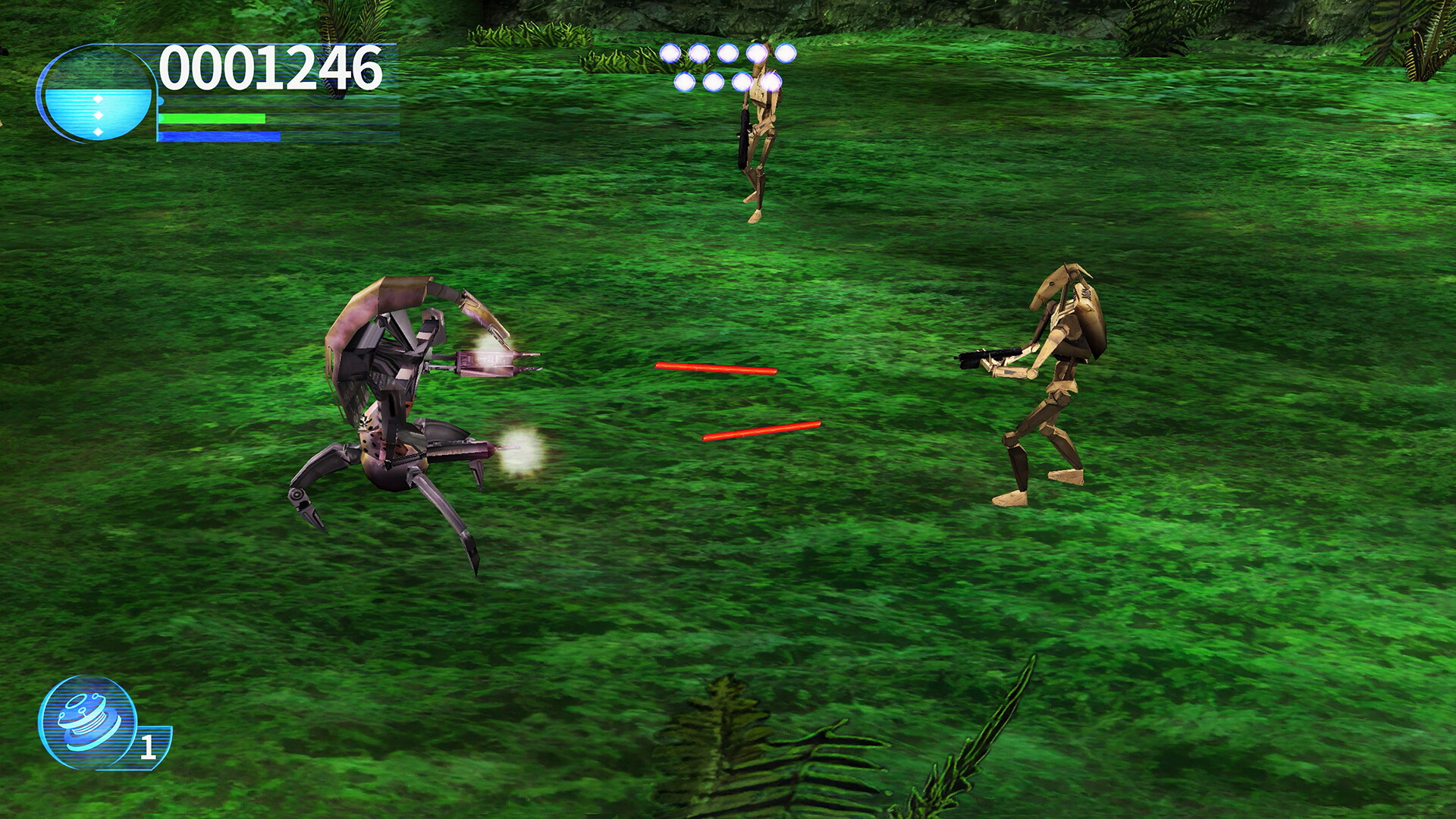Click the second shield orb to toggle it

(699, 53)
